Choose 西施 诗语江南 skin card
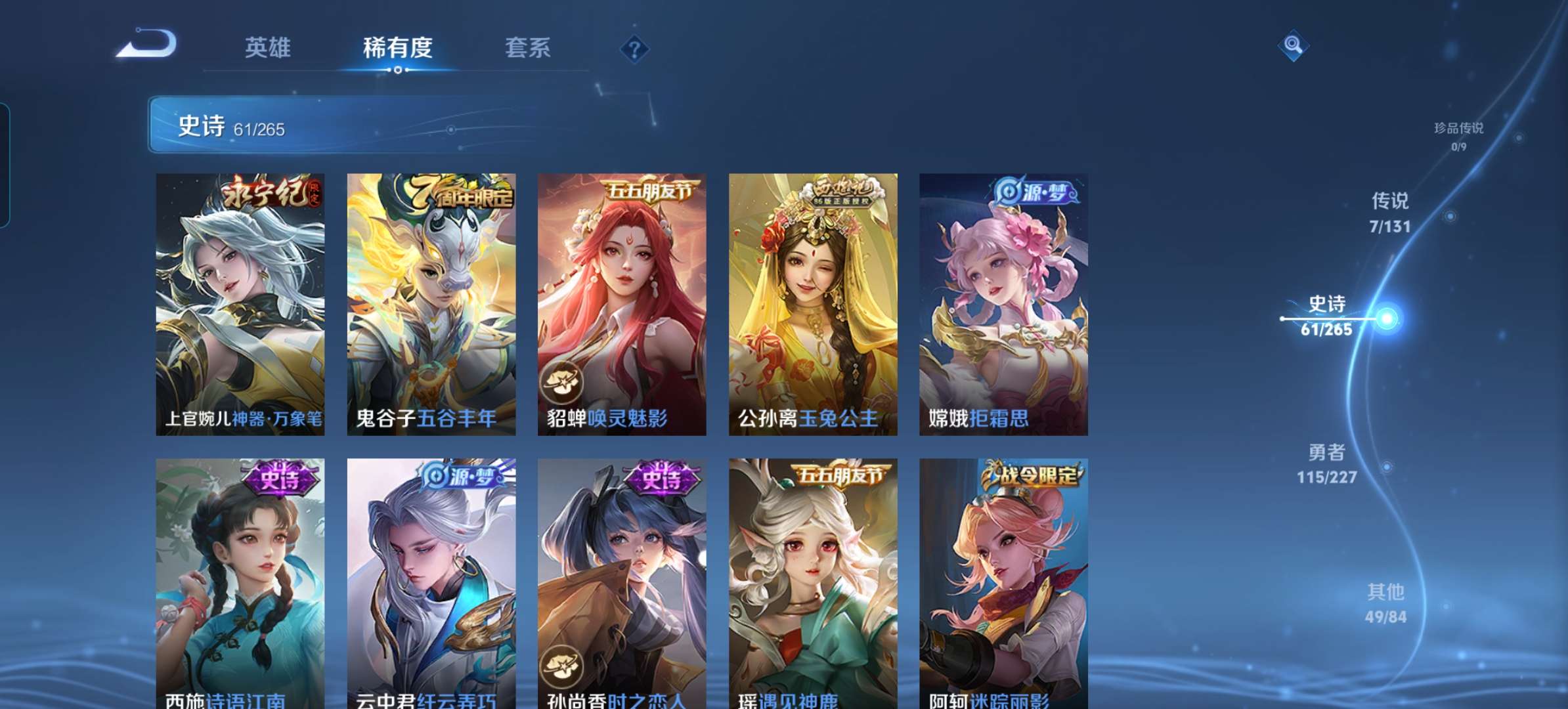This screenshot has width=1568, height=709. pos(240,583)
